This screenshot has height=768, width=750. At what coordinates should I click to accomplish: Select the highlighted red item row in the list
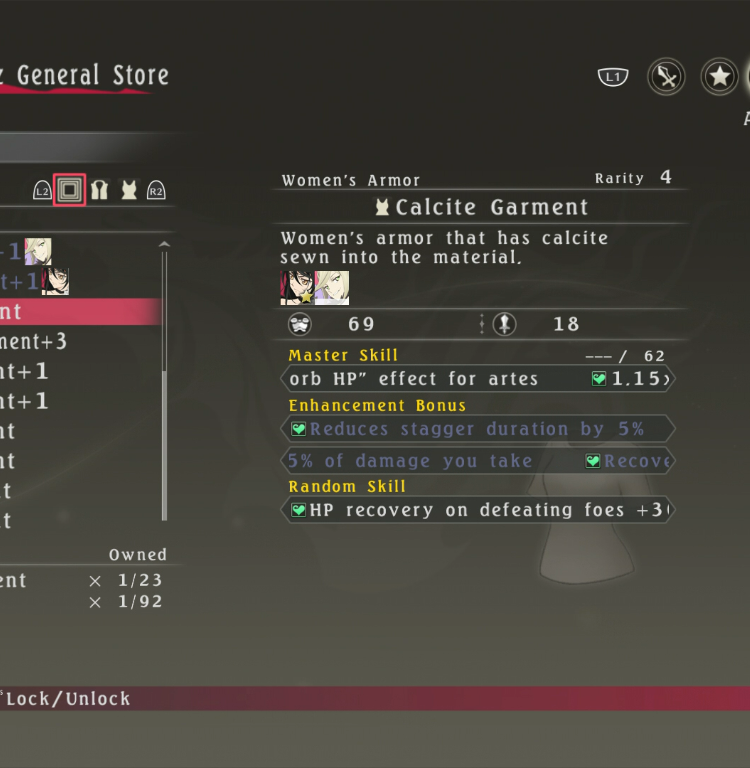point(78,311)
